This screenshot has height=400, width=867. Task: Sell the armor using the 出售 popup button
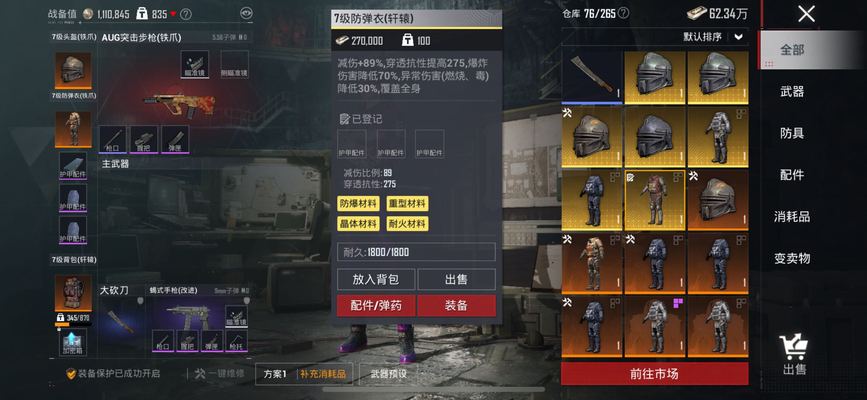[x=456, y=279]
